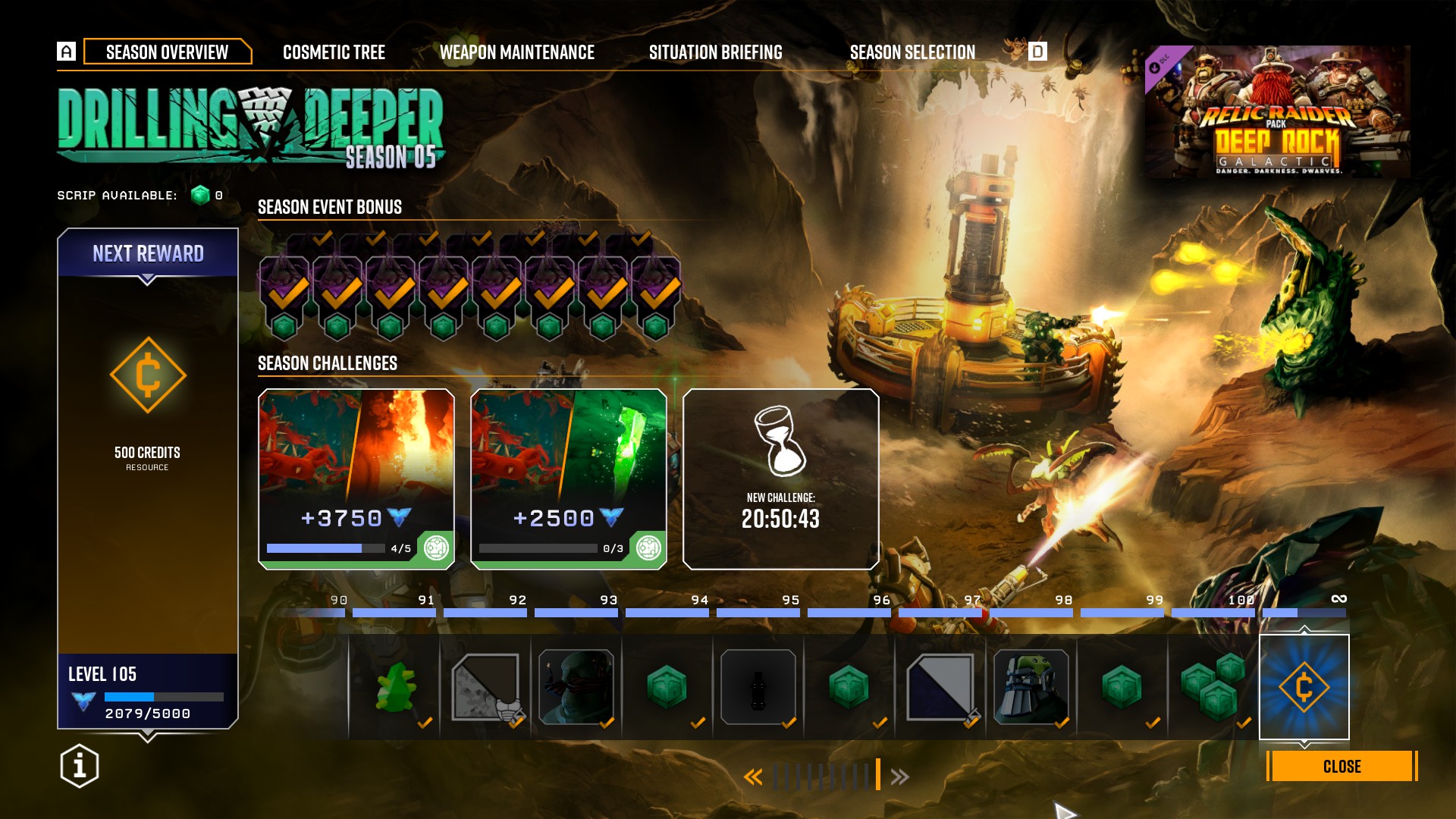1456x819 pixels.
Task: Choose the masked dwarf headwear reward
Action: (576, 687)
